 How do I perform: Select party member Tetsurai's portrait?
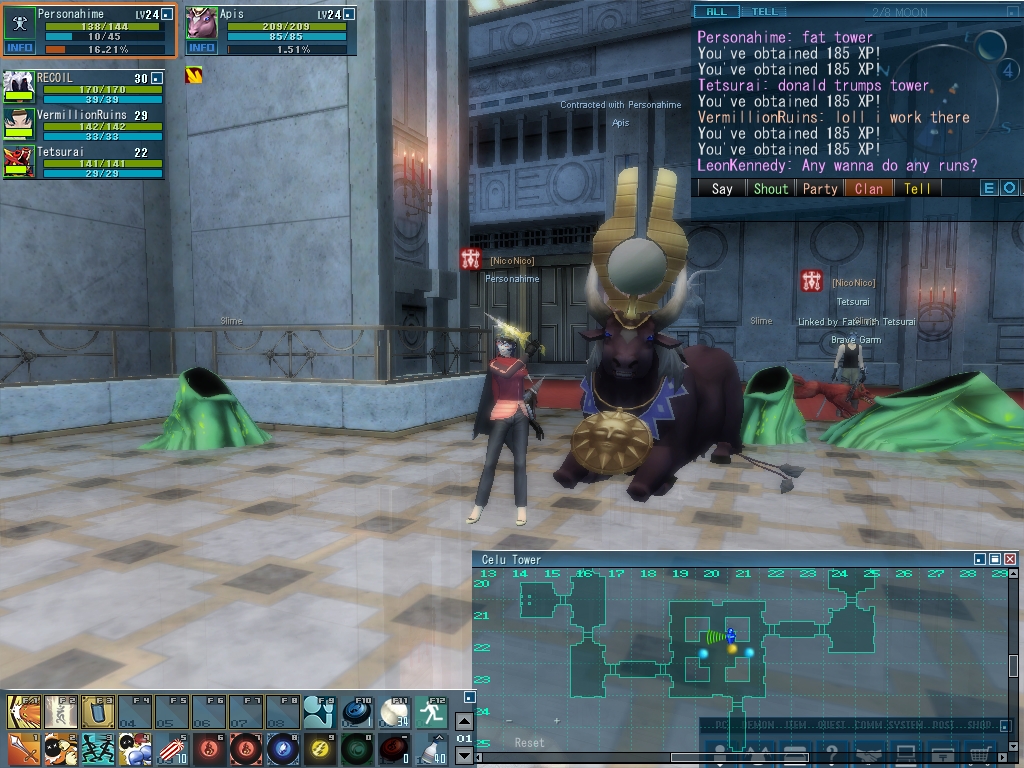(x=18, y=160)
